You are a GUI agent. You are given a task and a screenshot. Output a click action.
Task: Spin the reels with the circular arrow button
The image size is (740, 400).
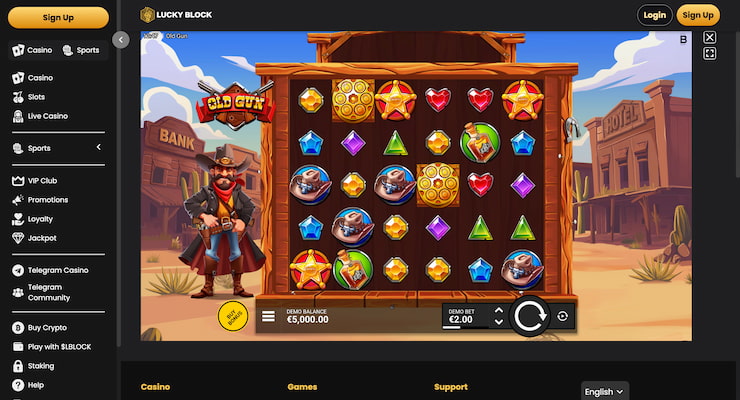pos(527,317)
